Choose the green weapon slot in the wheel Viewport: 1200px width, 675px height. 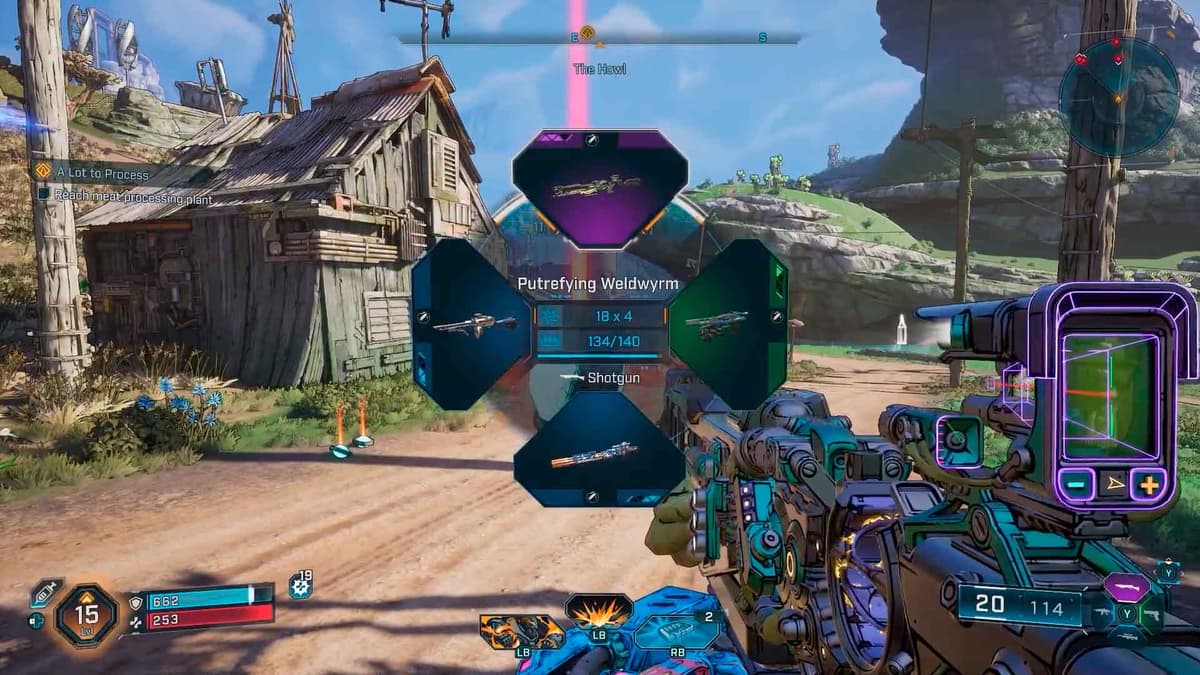(x=729, y=323)
